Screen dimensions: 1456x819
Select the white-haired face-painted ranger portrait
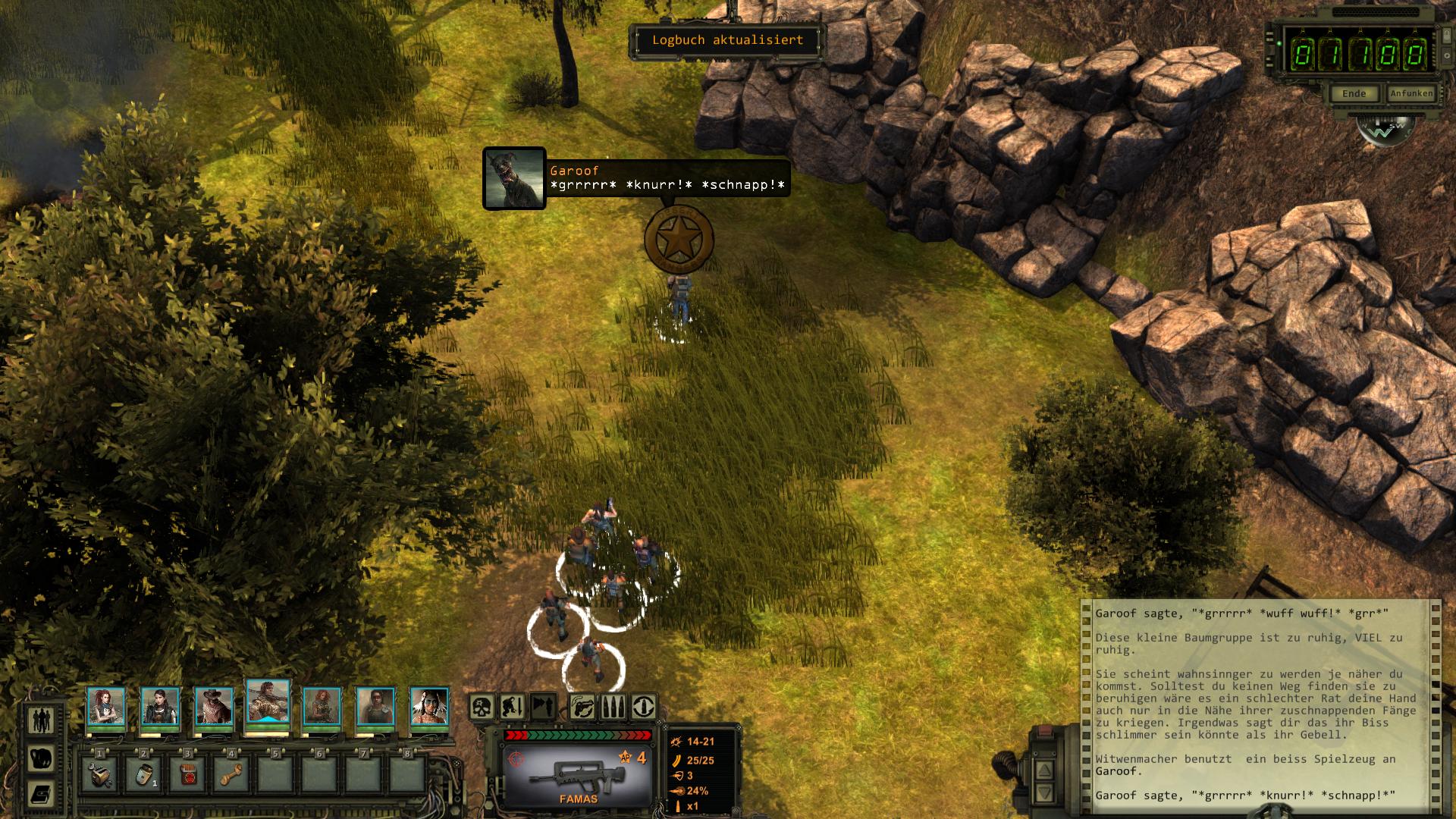click(429, 707)
